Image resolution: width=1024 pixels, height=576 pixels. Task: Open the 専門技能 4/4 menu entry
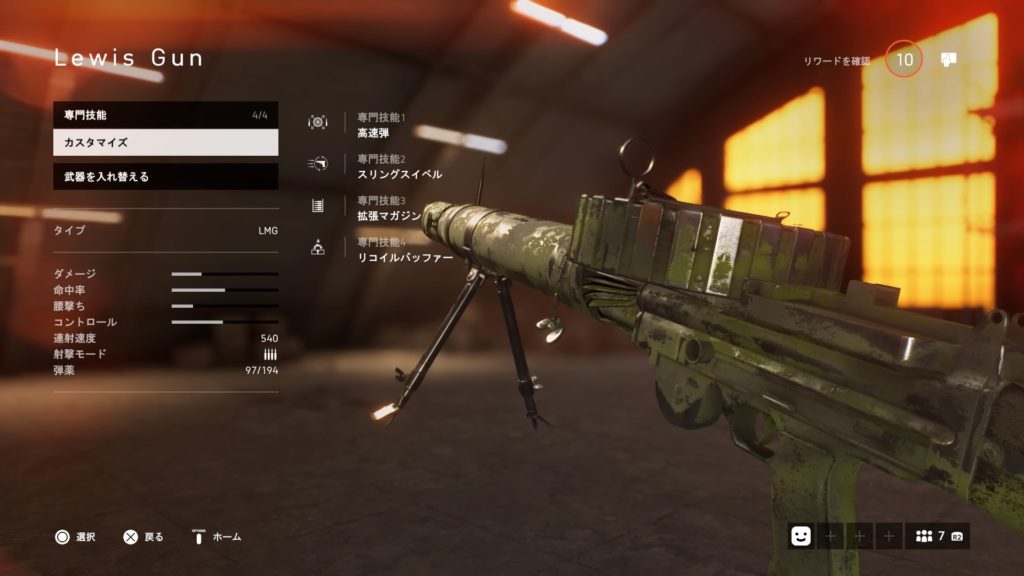(165, 115)
